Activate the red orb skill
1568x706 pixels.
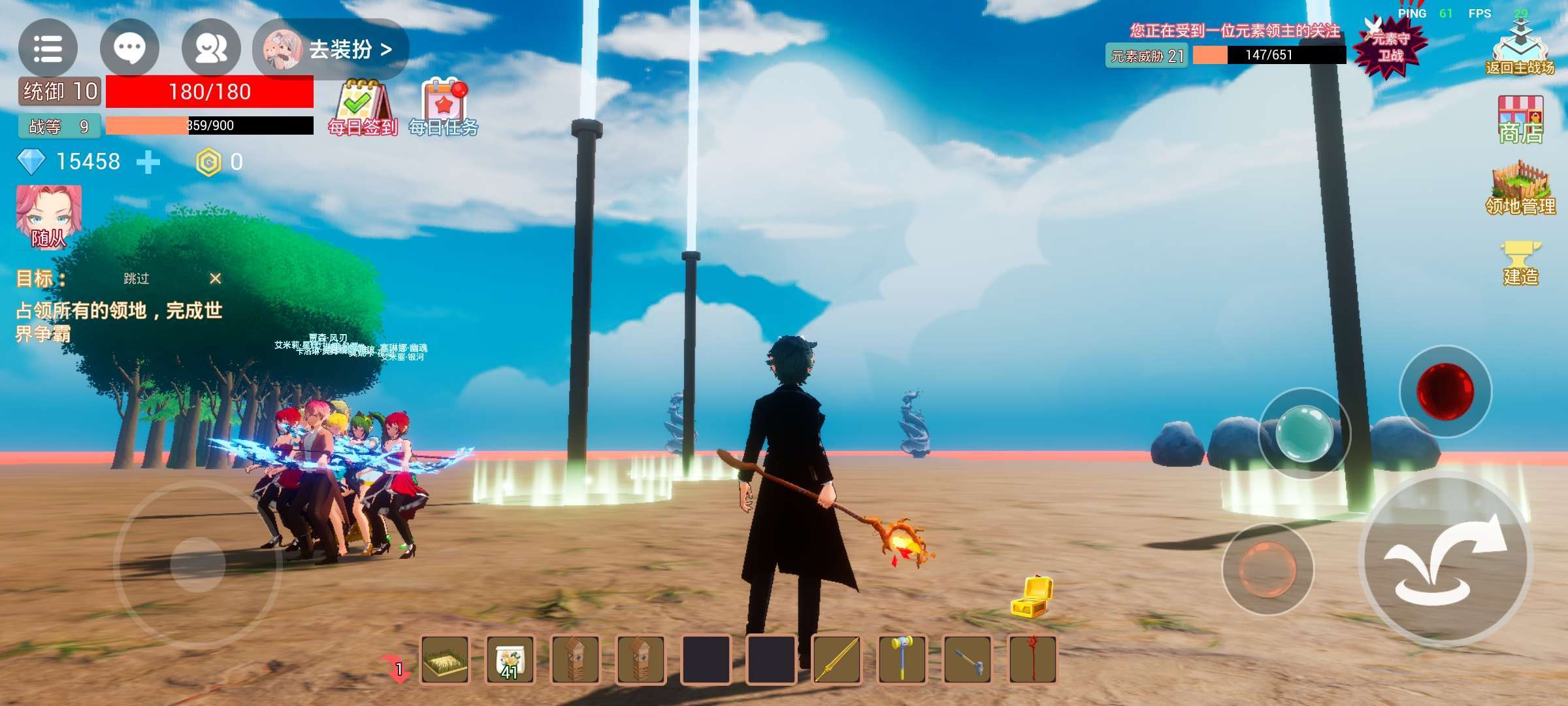click(x=1445, y=391)
